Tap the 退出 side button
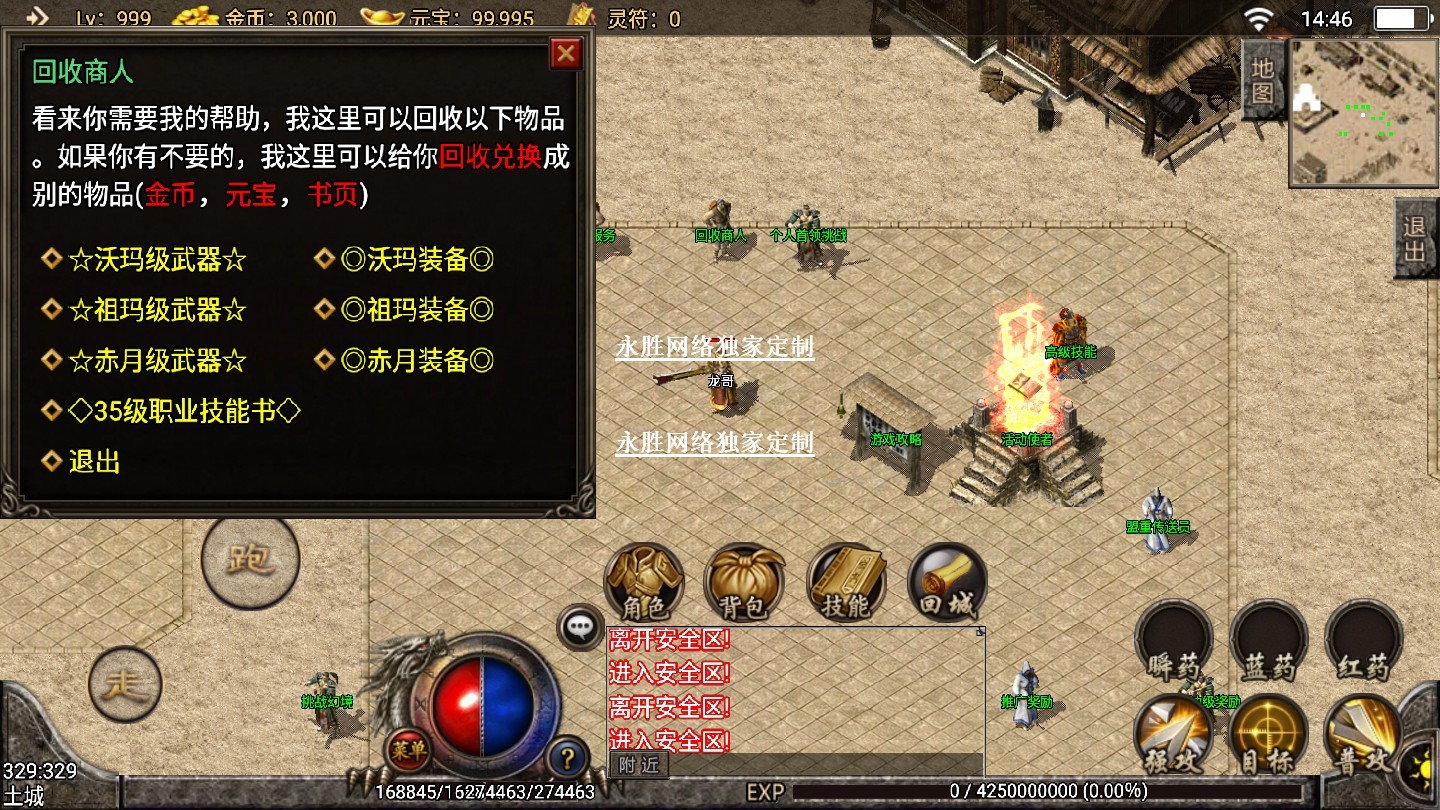The image size is (1440, 810). [x=1415, y=238]
